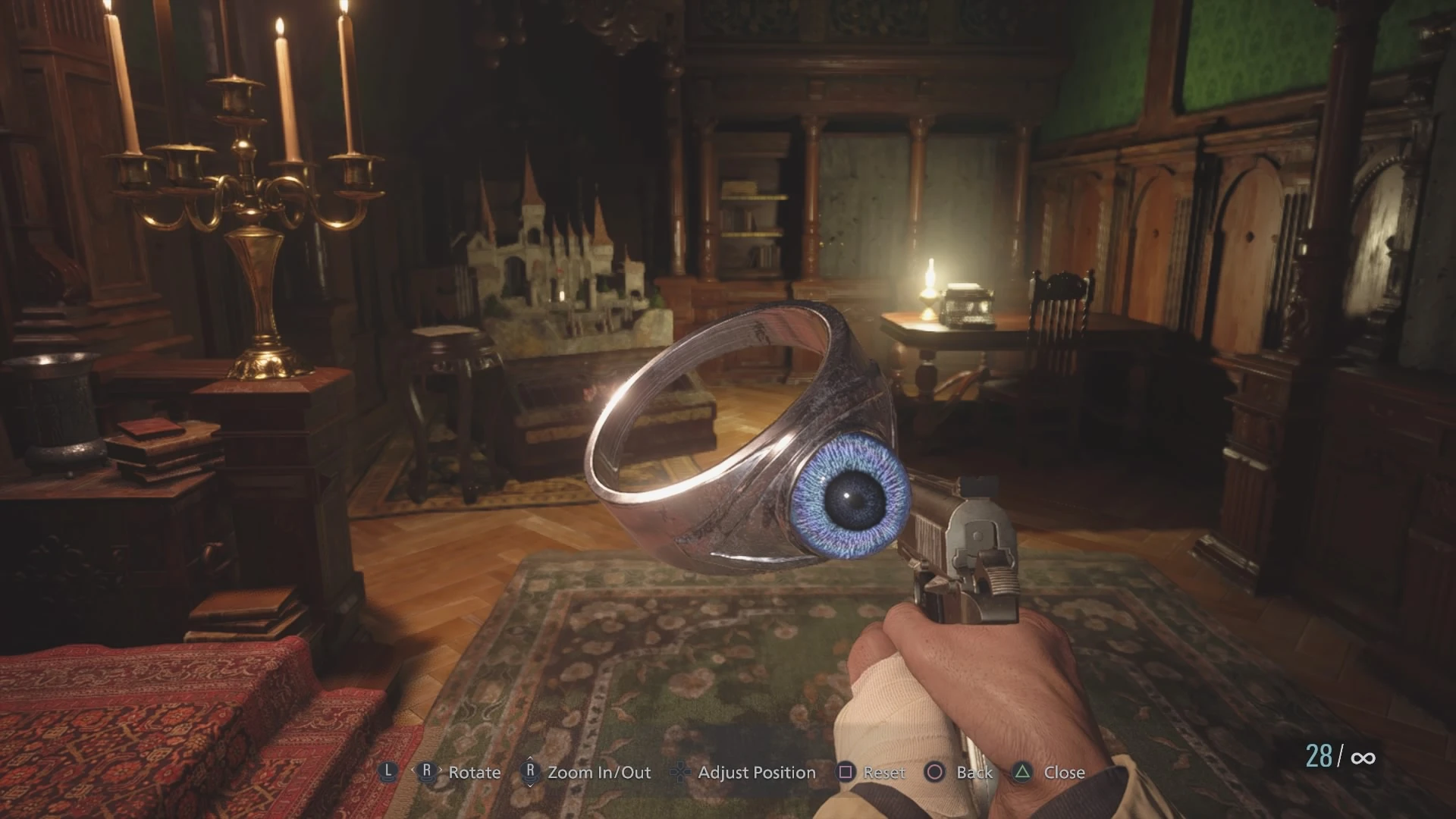1456x819 pixels.
Task: Click the R stick icon beside Rotate
Action: tap(427, 772)
